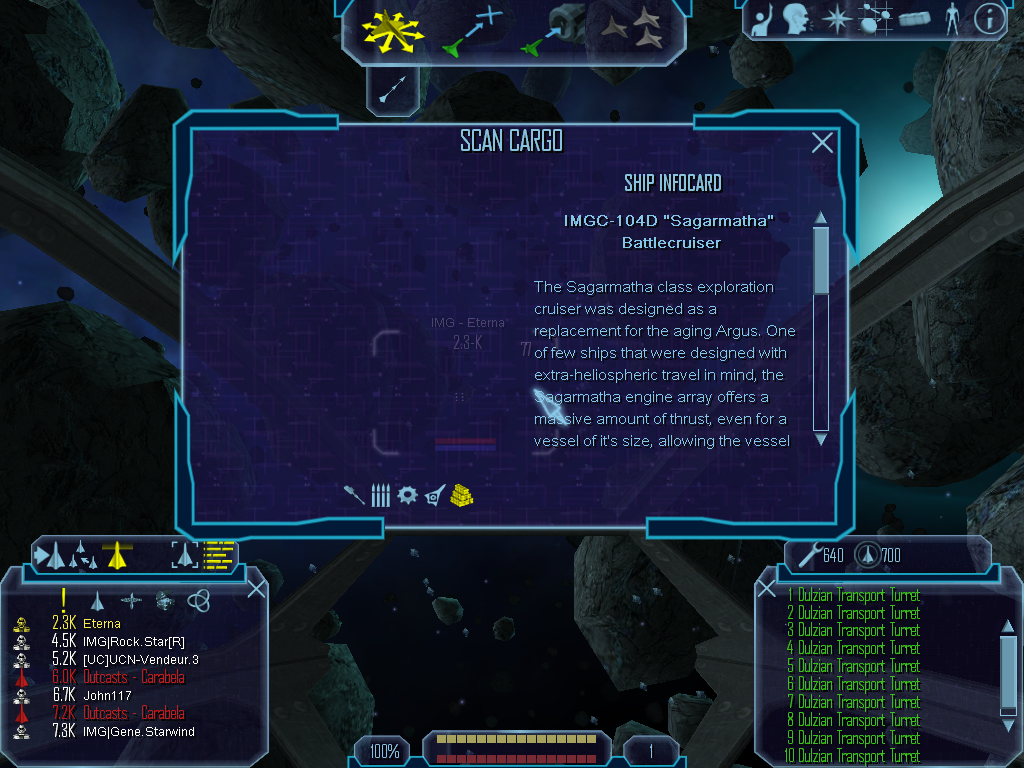1024x768 pixels.
Task: Target Eterna in the contact list
Action: tap(102, 623)
